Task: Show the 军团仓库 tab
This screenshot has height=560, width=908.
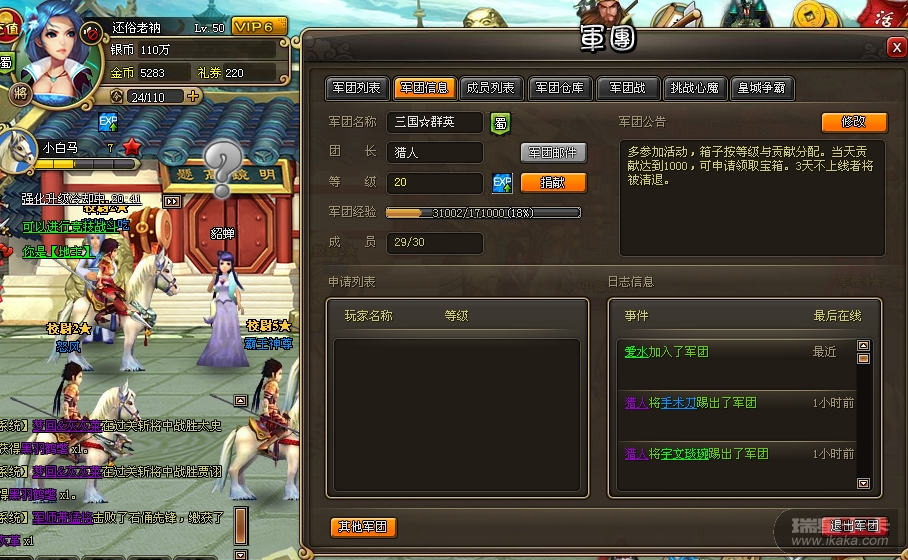Action: coord(559,88)
